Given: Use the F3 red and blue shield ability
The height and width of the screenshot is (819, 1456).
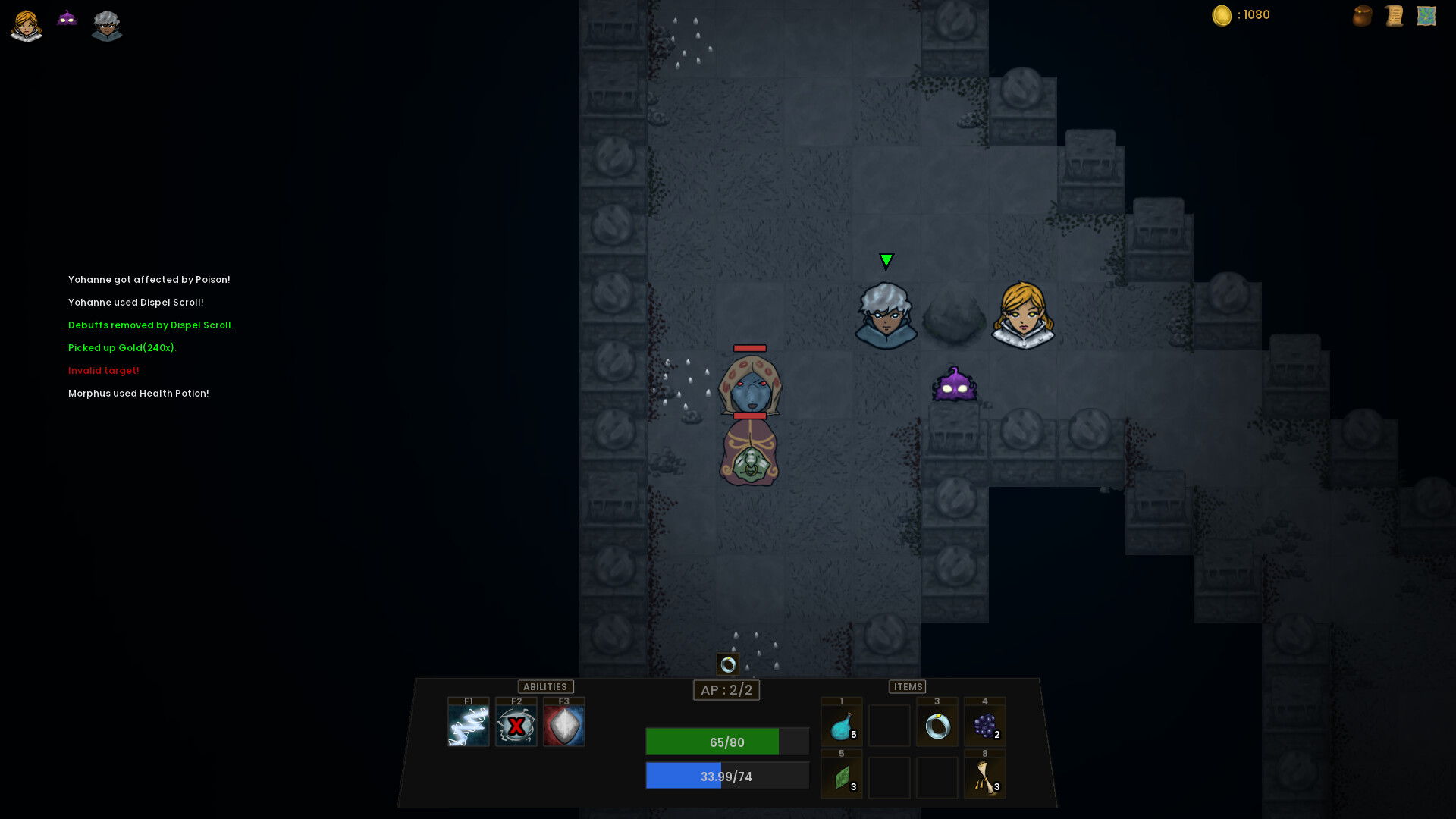Looking at the screenshot, I should (563, 725).
